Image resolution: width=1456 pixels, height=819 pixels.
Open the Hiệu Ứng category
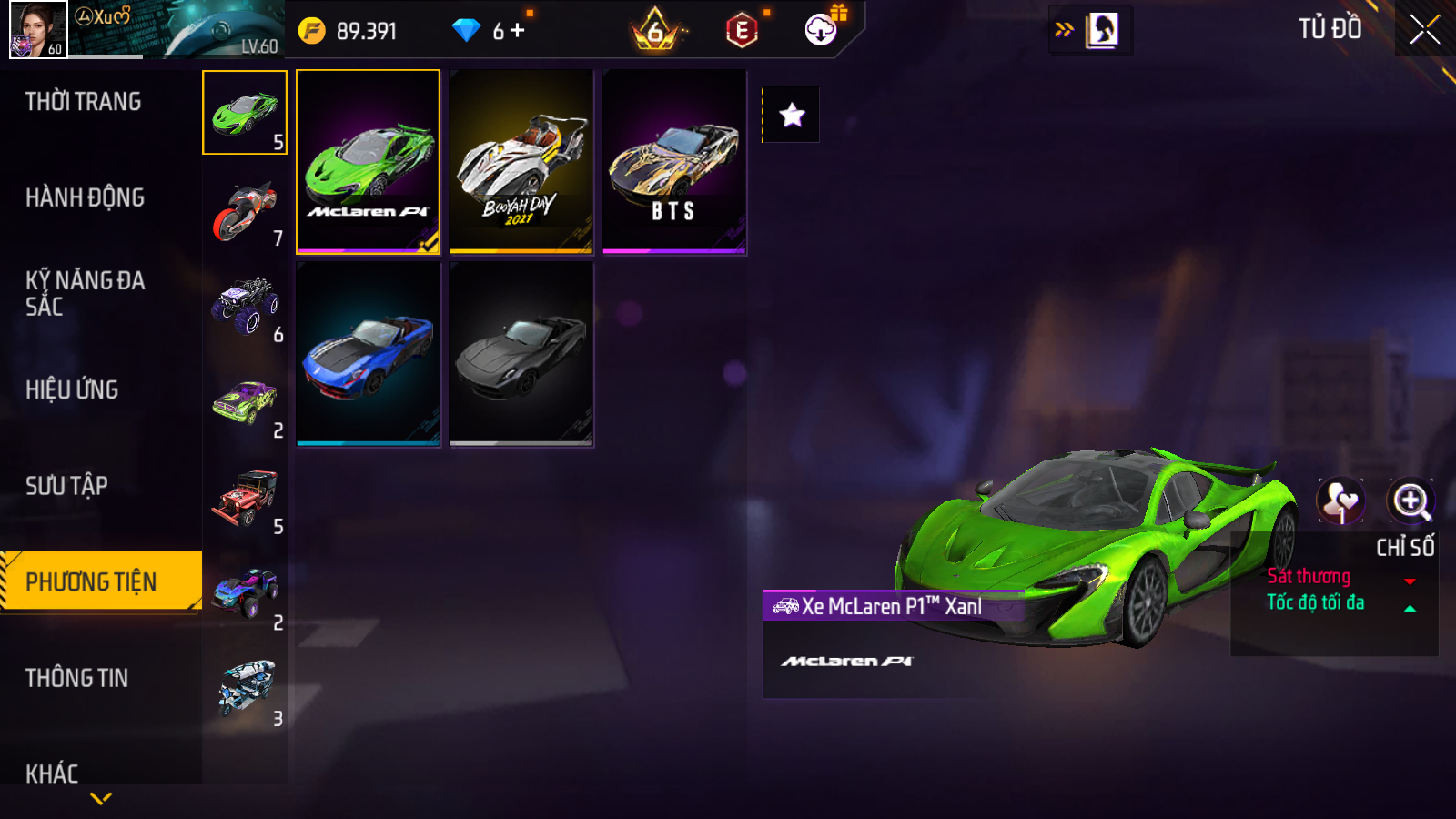[72, 389]
